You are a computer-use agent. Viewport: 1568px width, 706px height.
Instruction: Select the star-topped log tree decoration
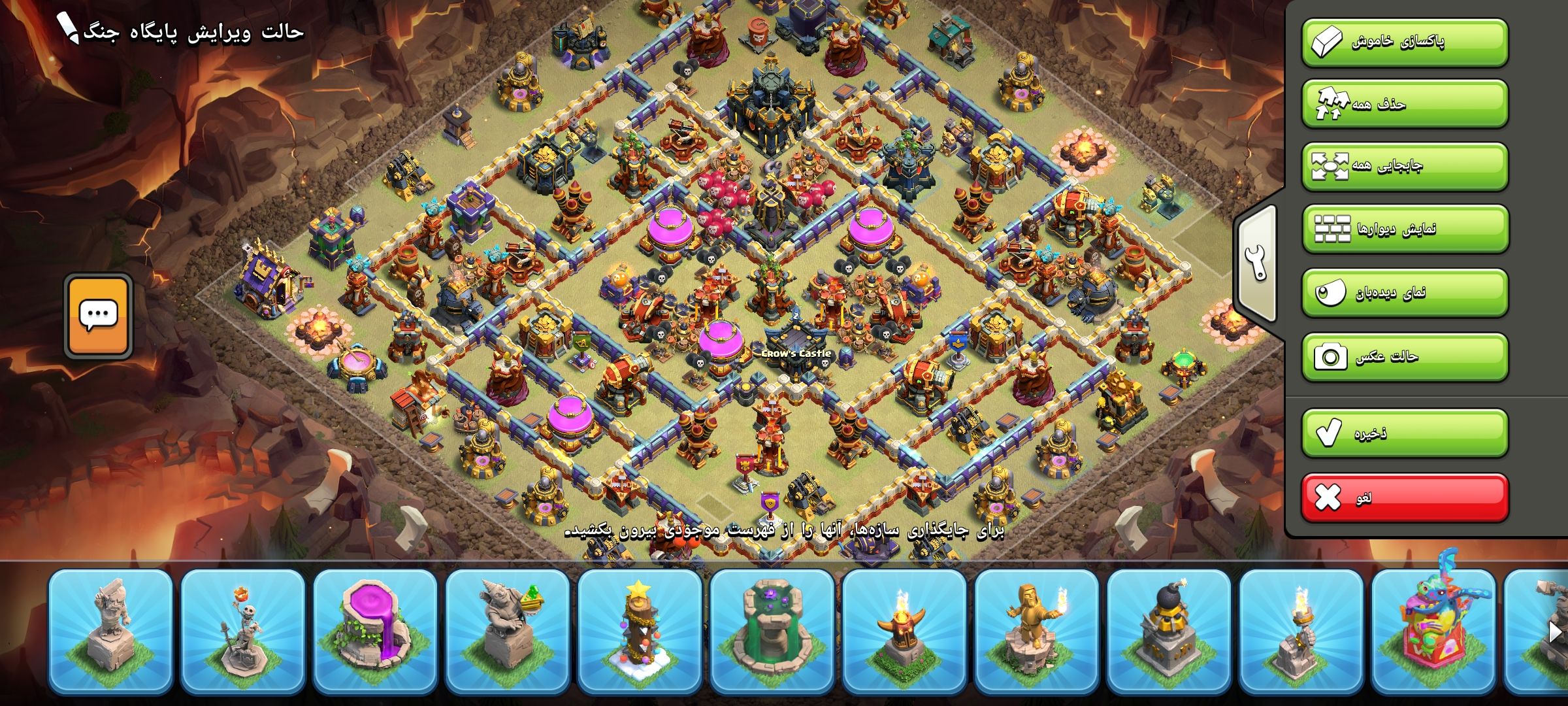[x=640, y=631]
